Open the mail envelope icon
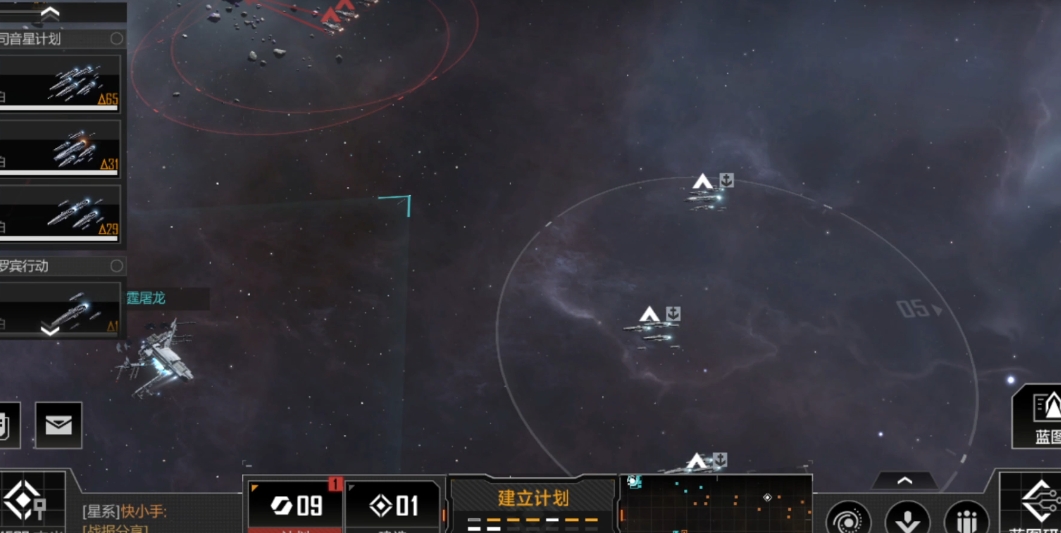The height and width of the screenshot is (533, 1061). click(x=58, y=425)
